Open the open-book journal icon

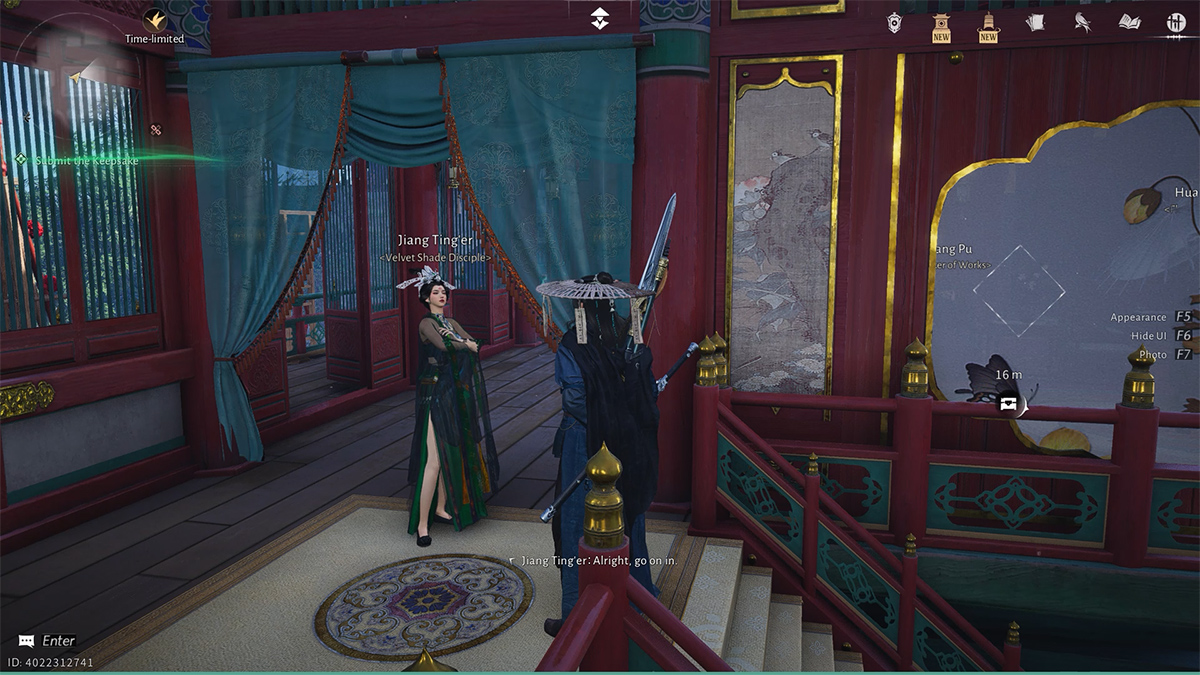tap(1129, 22)
